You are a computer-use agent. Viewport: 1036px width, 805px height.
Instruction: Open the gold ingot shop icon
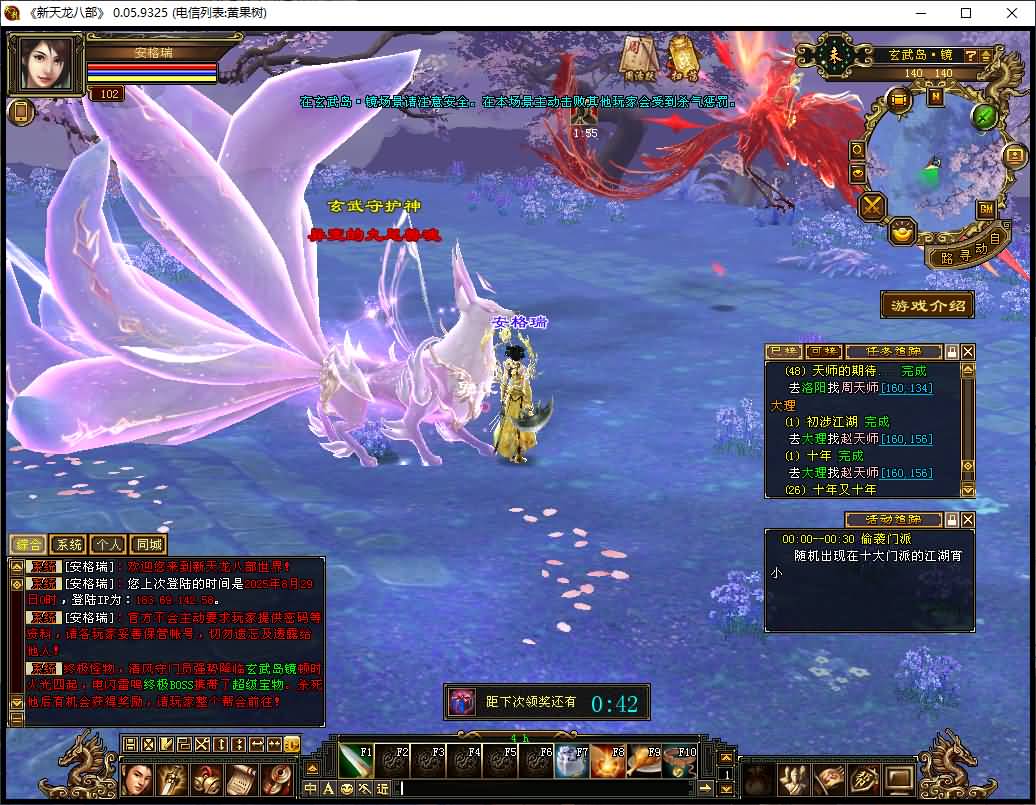(x=903, y=232)
